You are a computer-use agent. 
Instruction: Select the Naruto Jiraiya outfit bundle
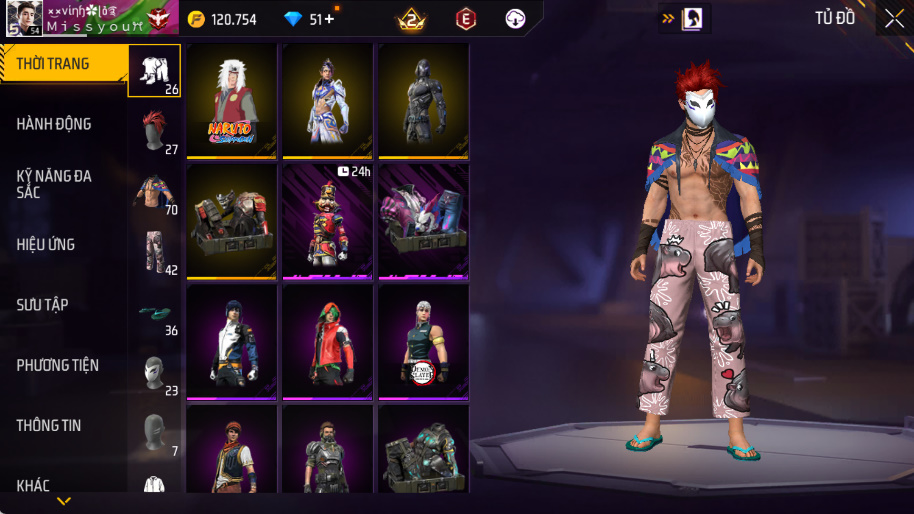click(x=232, y=100)
